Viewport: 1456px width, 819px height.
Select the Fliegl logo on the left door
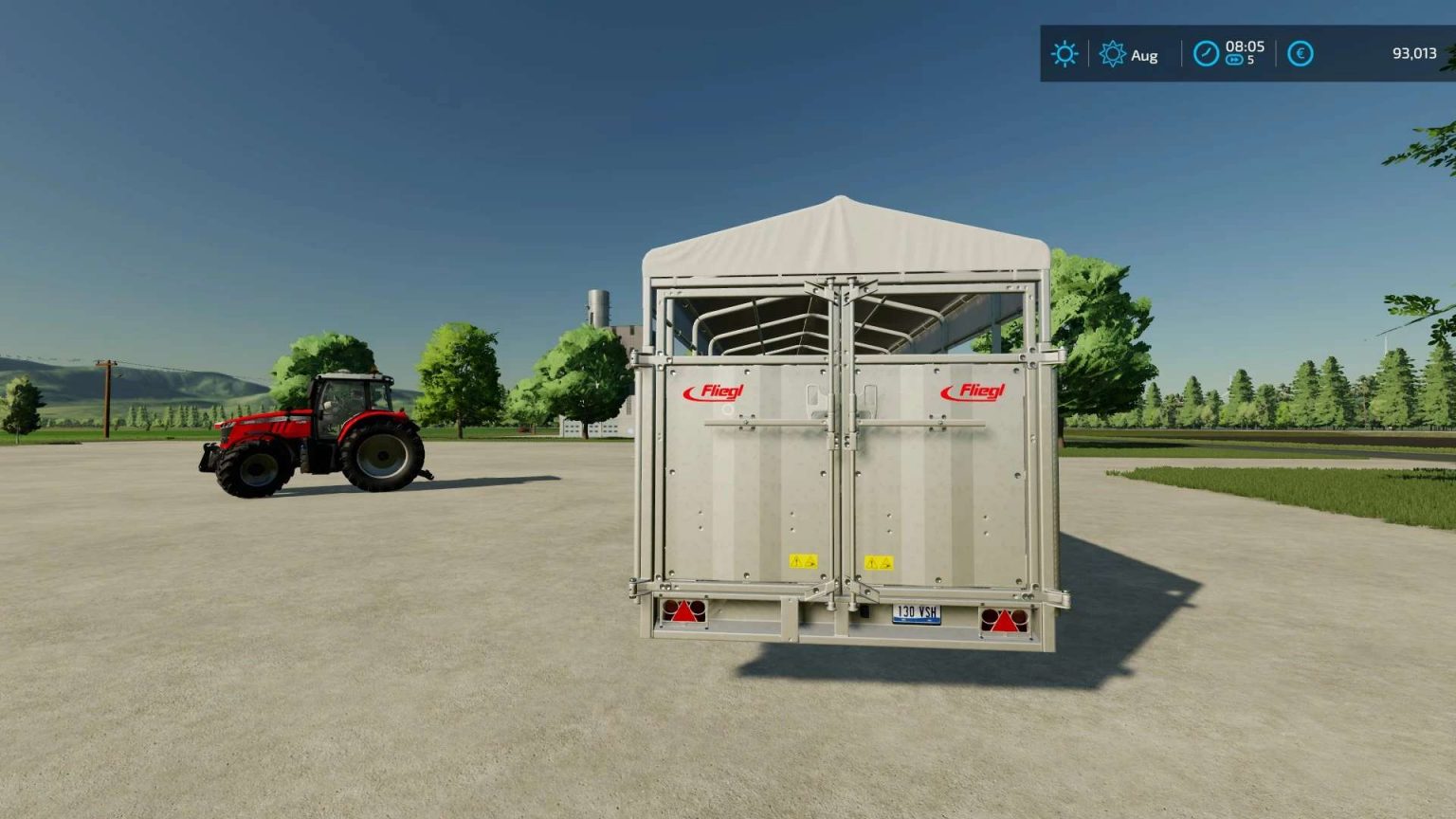tap(714, 391)
